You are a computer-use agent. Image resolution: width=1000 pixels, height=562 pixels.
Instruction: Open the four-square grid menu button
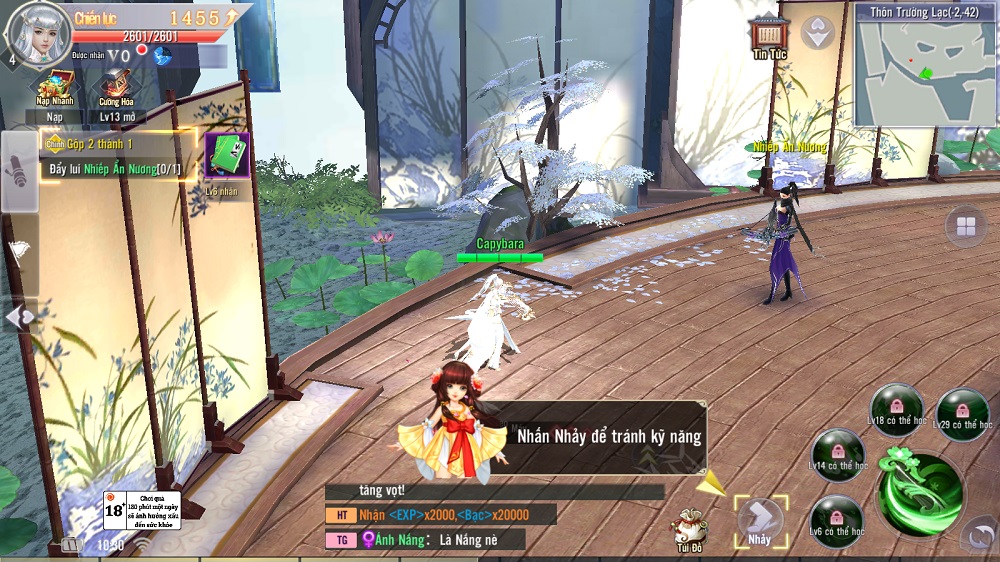pos(966,227)
